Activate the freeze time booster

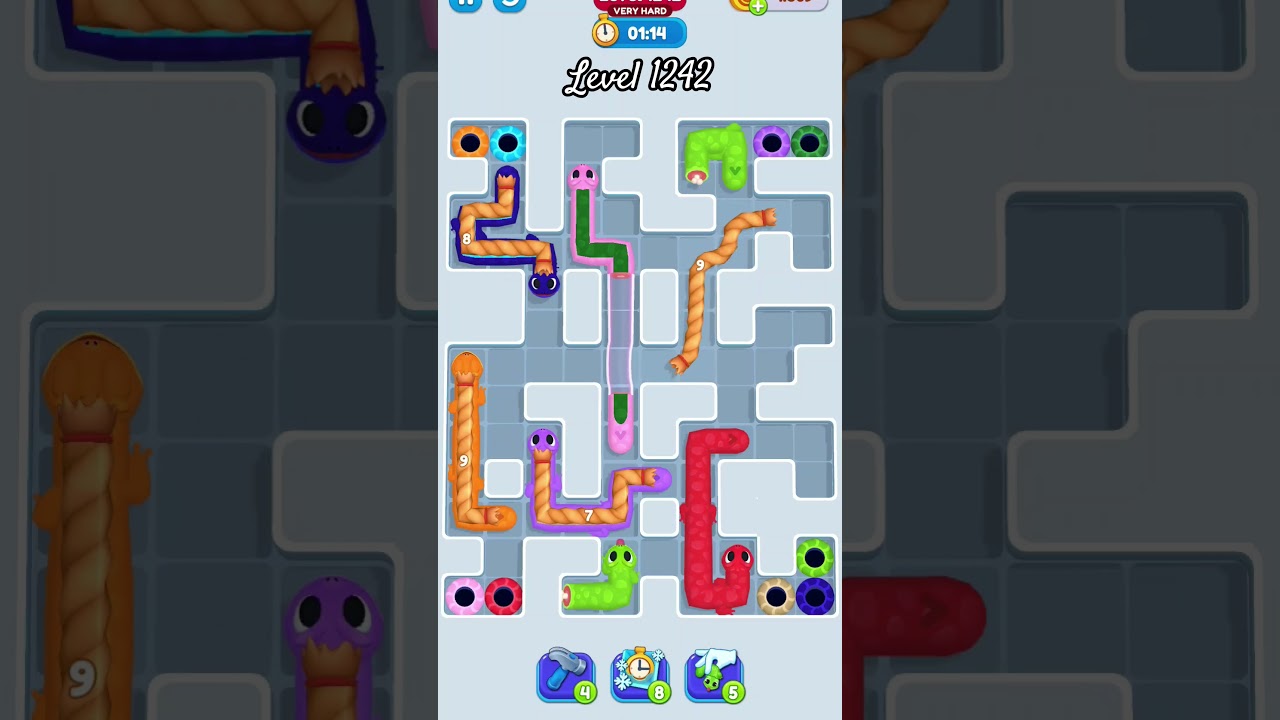tap(640, 673)
